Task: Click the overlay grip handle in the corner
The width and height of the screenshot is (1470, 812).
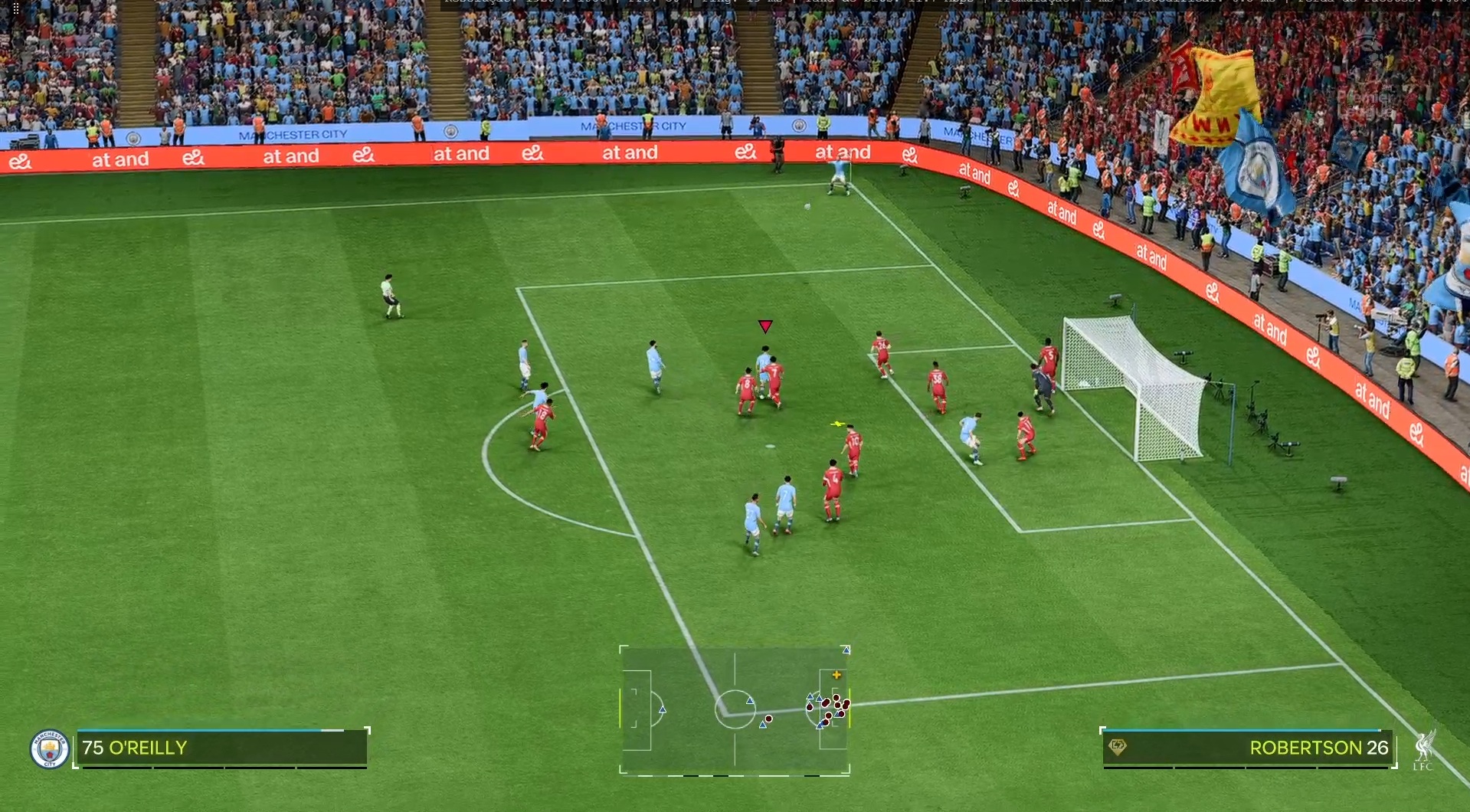Action: pos(15,8)
